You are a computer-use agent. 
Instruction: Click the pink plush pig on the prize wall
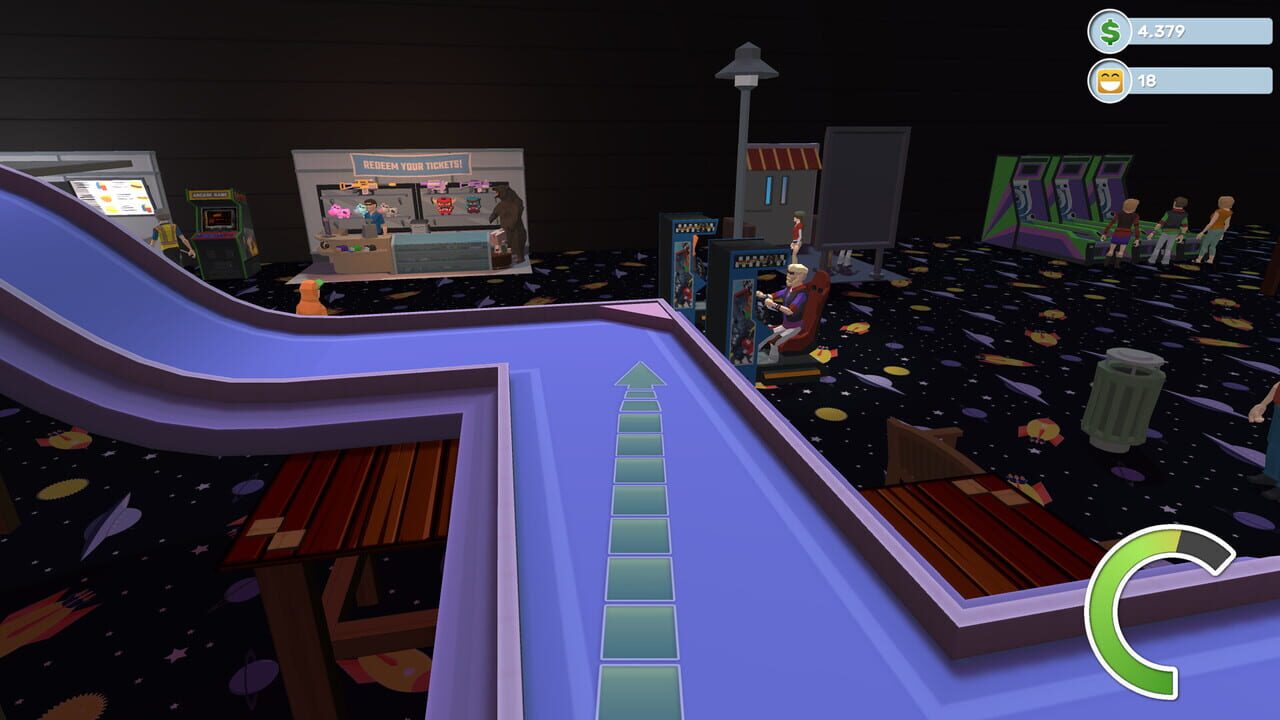tap(339, 211)
